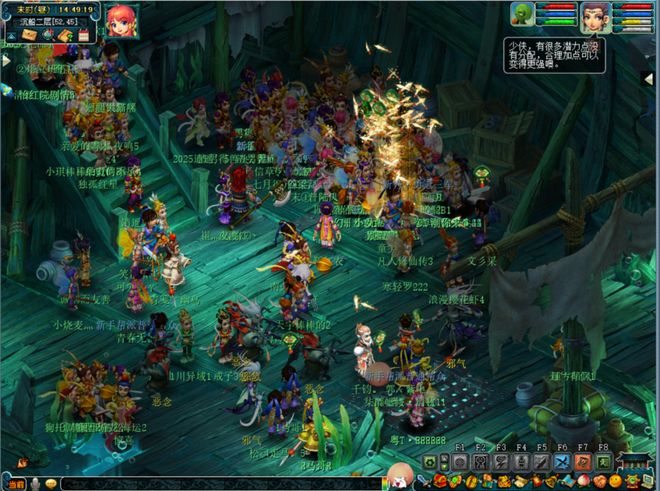Switch the chat channel button labeled 当前
Screen dimensions: 660x491
coord(16,483)
